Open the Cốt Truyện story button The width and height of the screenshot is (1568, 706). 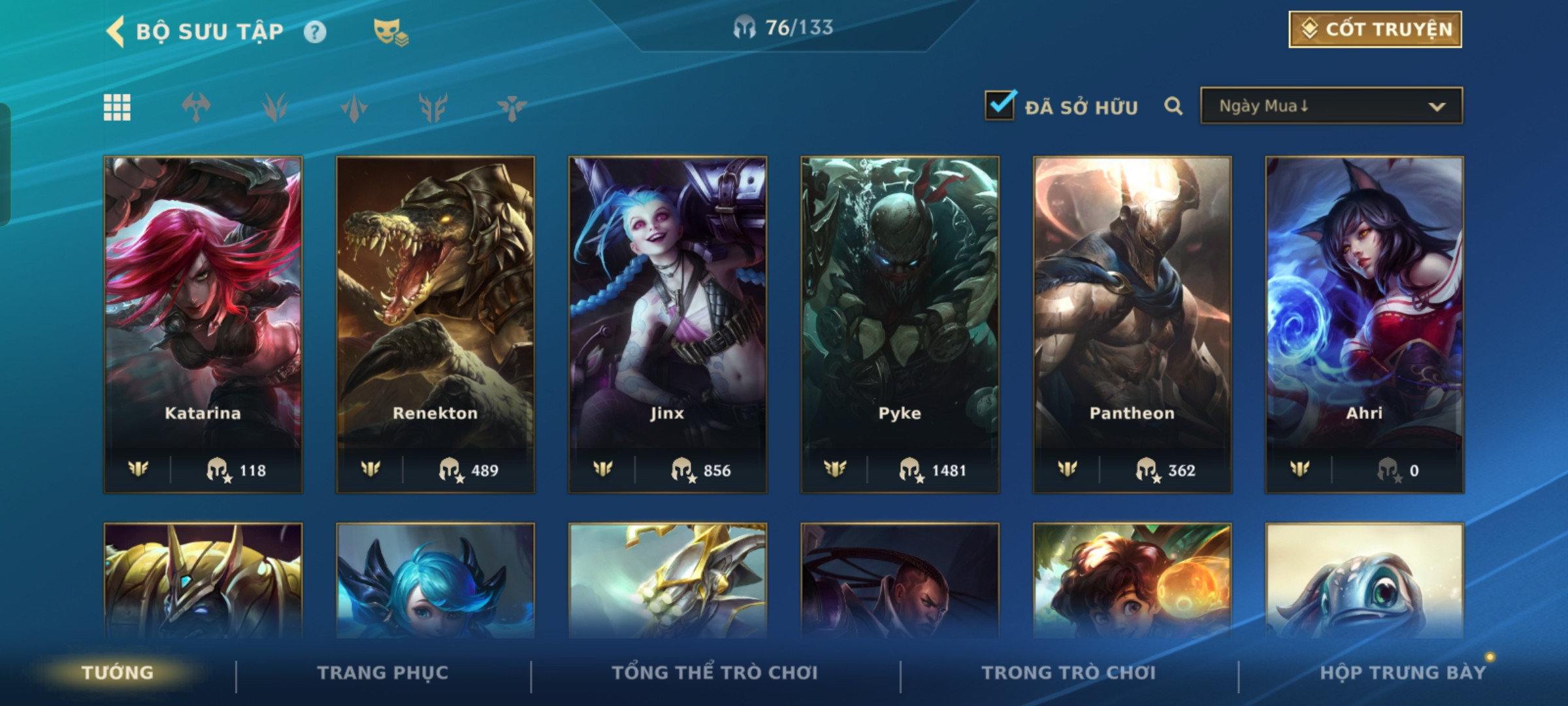click(1375, 29)
